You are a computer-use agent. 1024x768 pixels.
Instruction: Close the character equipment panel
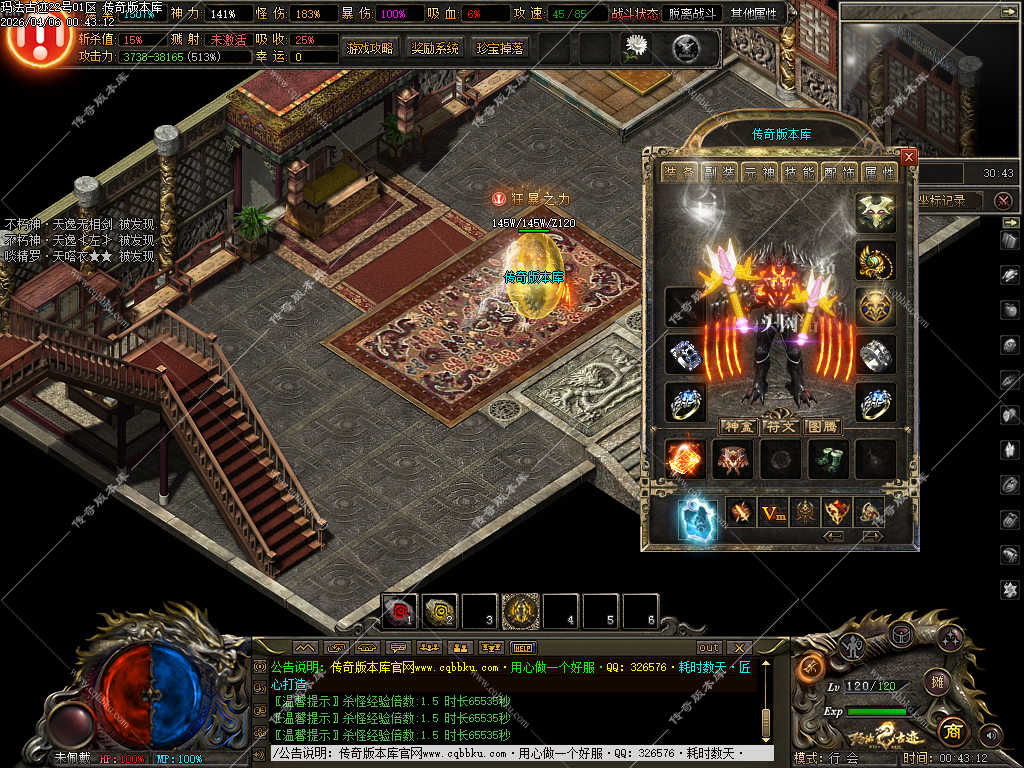pyautogui.click(x=908, y=157)
